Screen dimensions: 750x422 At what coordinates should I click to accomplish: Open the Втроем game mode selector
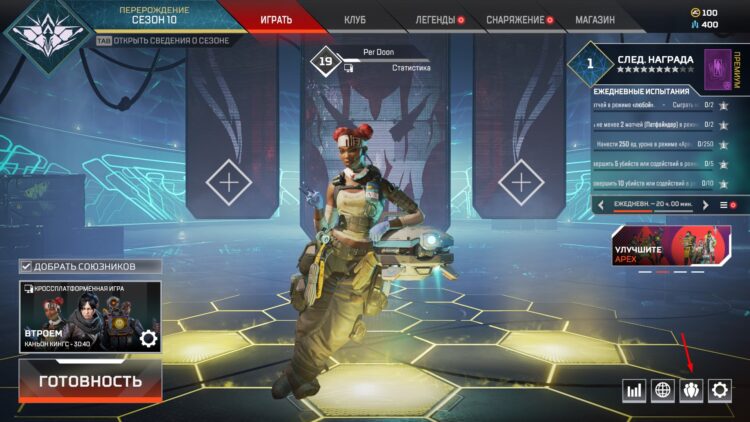[x=90, y=316]
